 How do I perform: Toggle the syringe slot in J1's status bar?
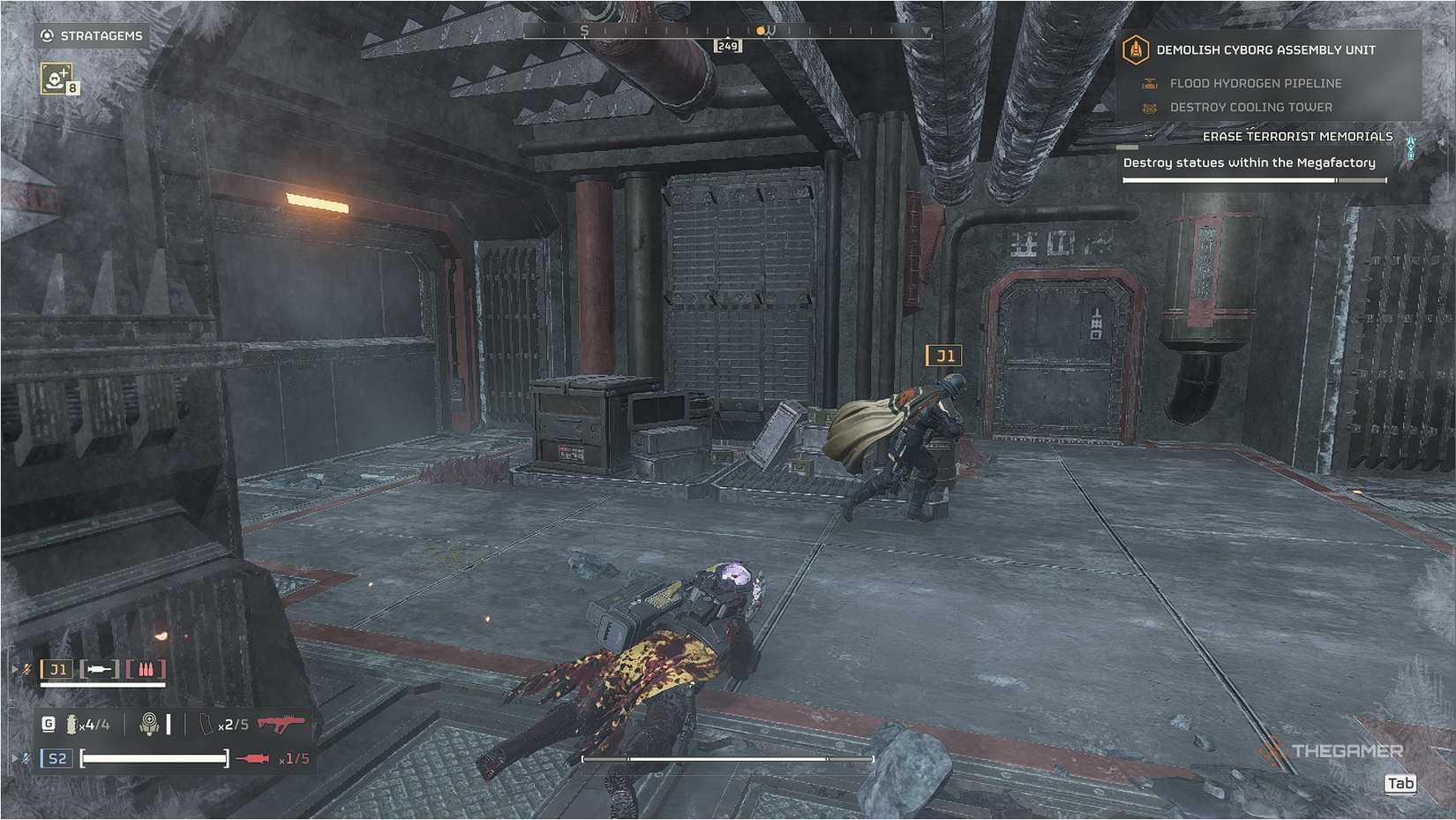coord(99,669)
